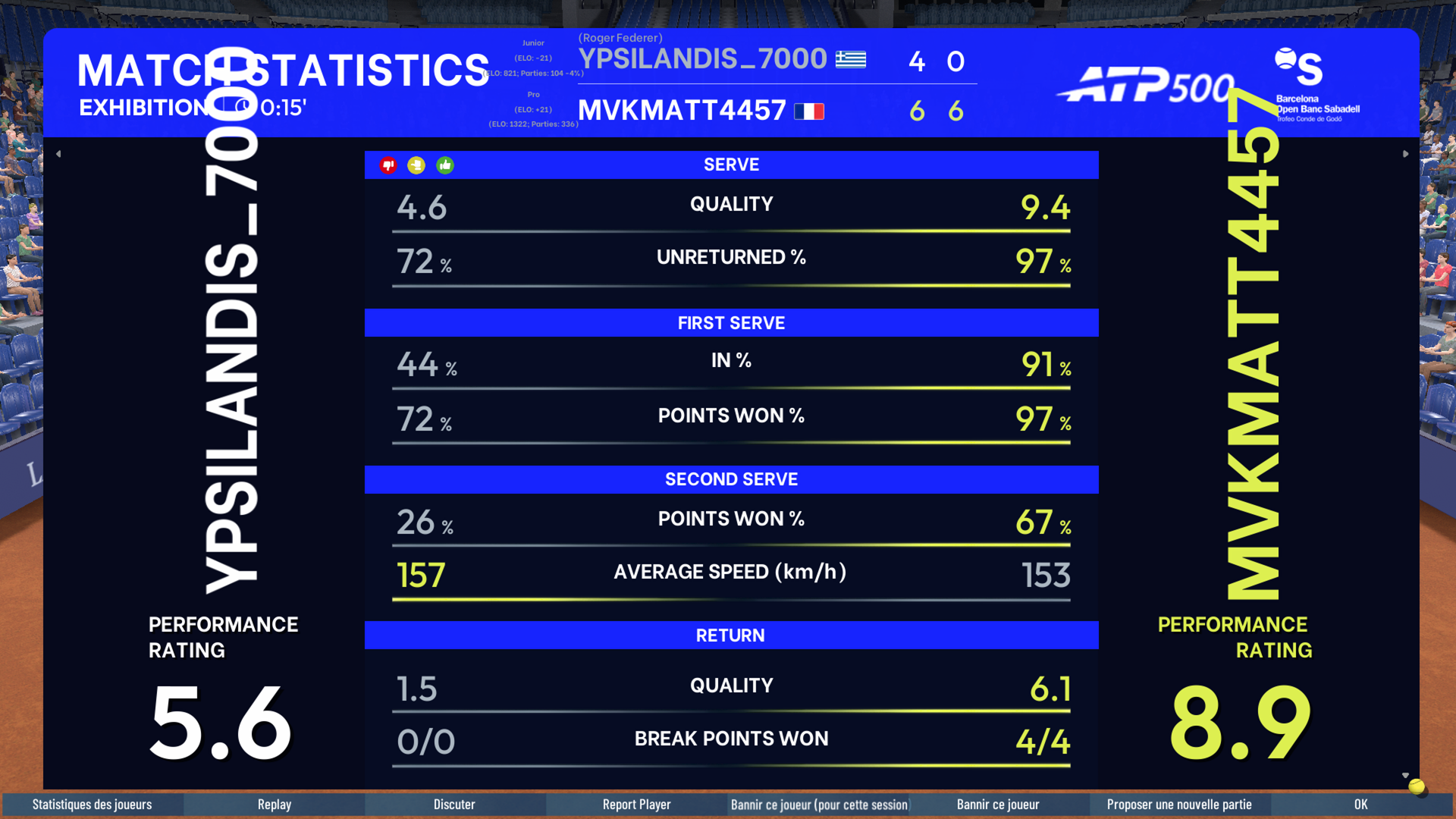Click the Report Player button
The image size is (1456, 819).
(x=636, y=805)
